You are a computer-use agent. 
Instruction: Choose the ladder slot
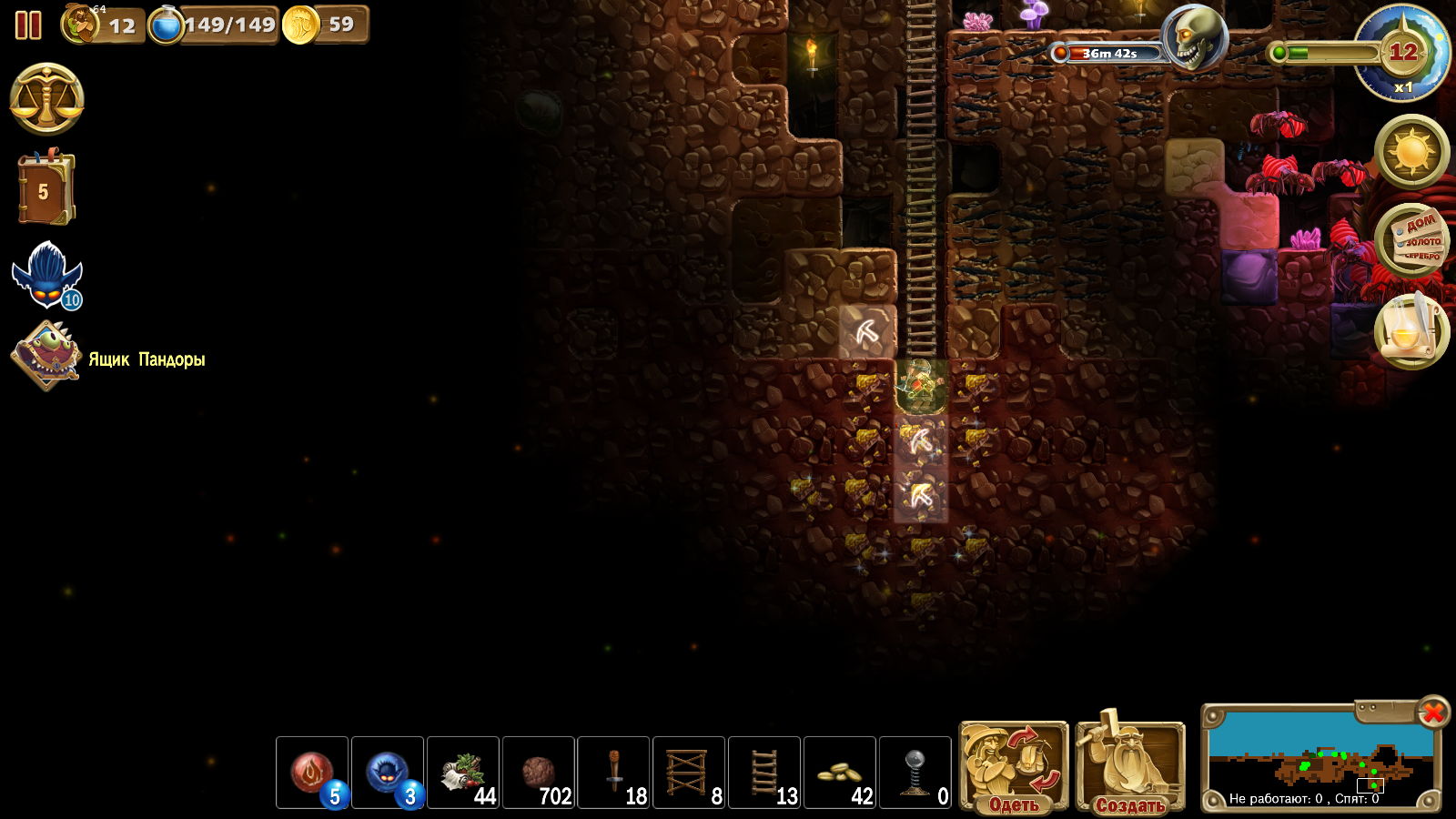(764, 773)
